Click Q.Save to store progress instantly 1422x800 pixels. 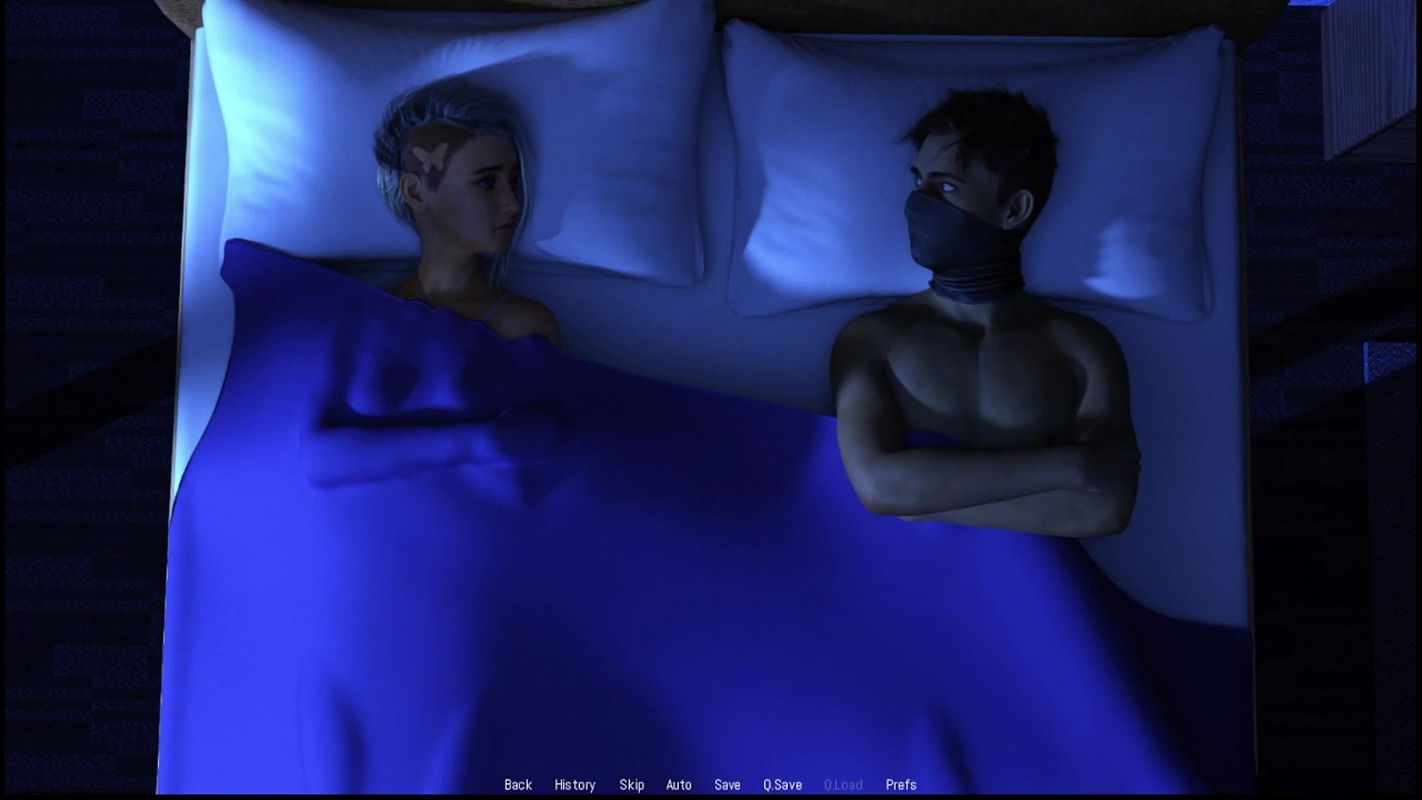(784, 785)
